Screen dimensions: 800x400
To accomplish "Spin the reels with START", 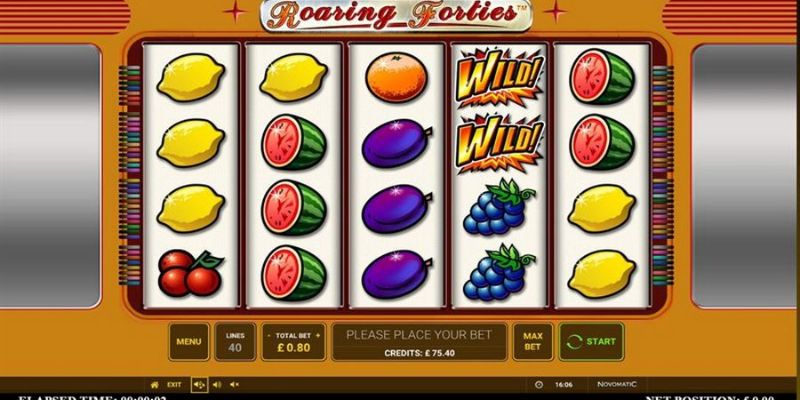I will (591, 341).
